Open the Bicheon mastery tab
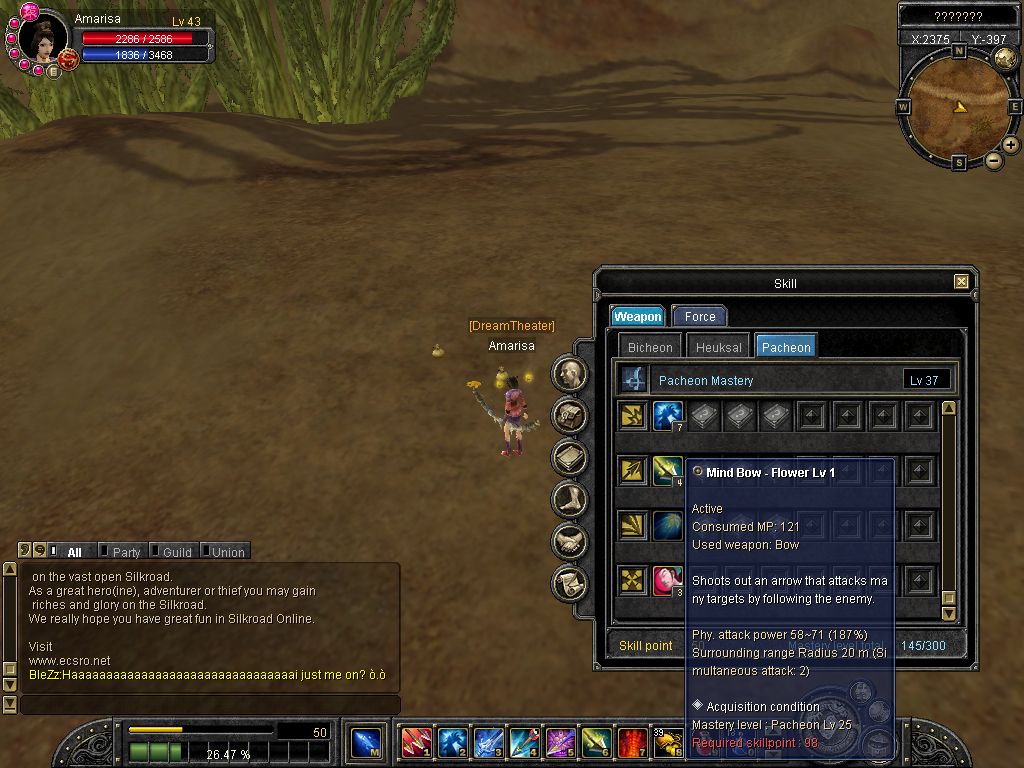Viewport: 1024px width, 768px height. click(x=650, y=347)
